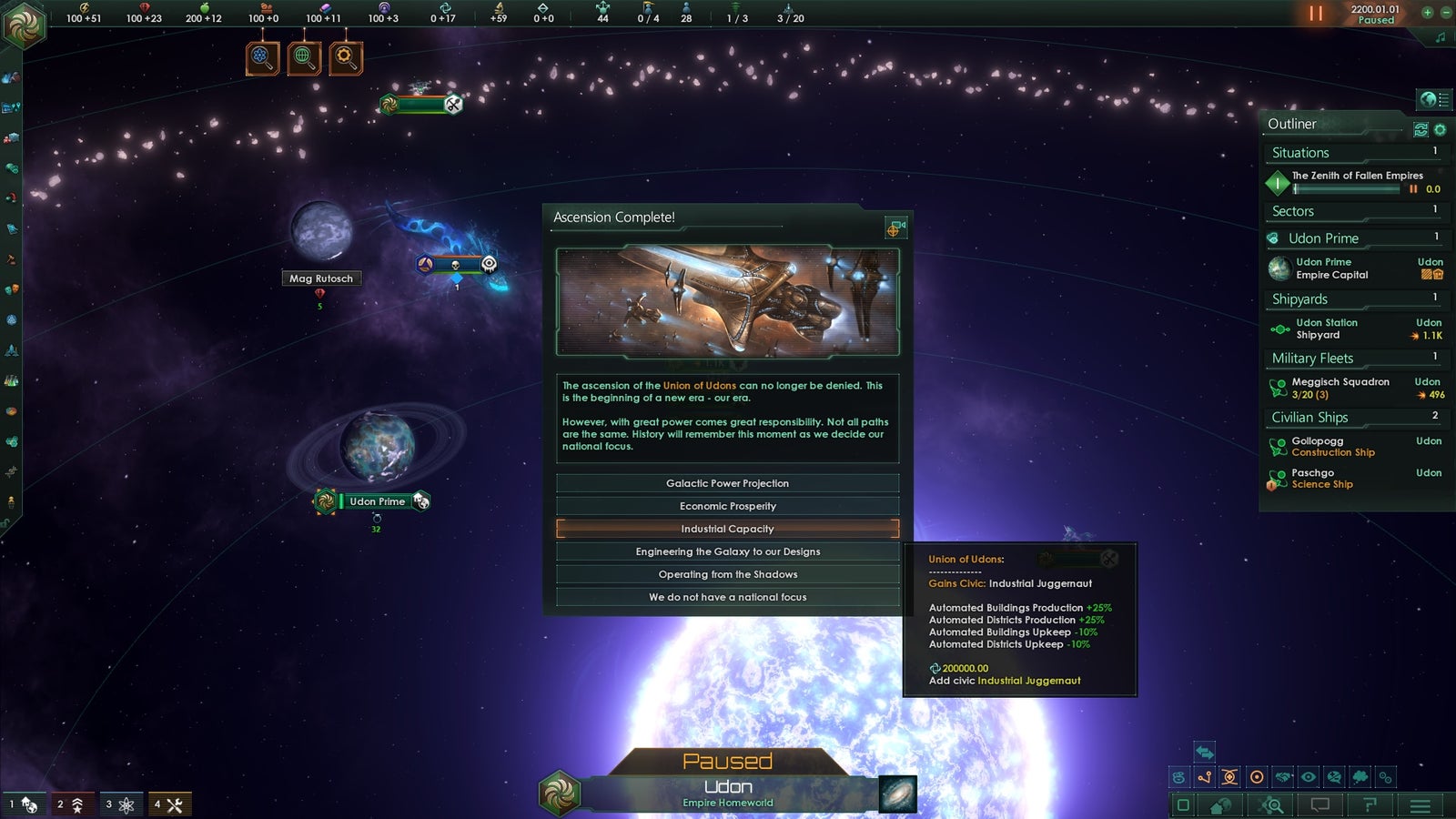Select the orange hyperlanes map mode icon
Screen dimensions: 1456x819
(1205, 776)
